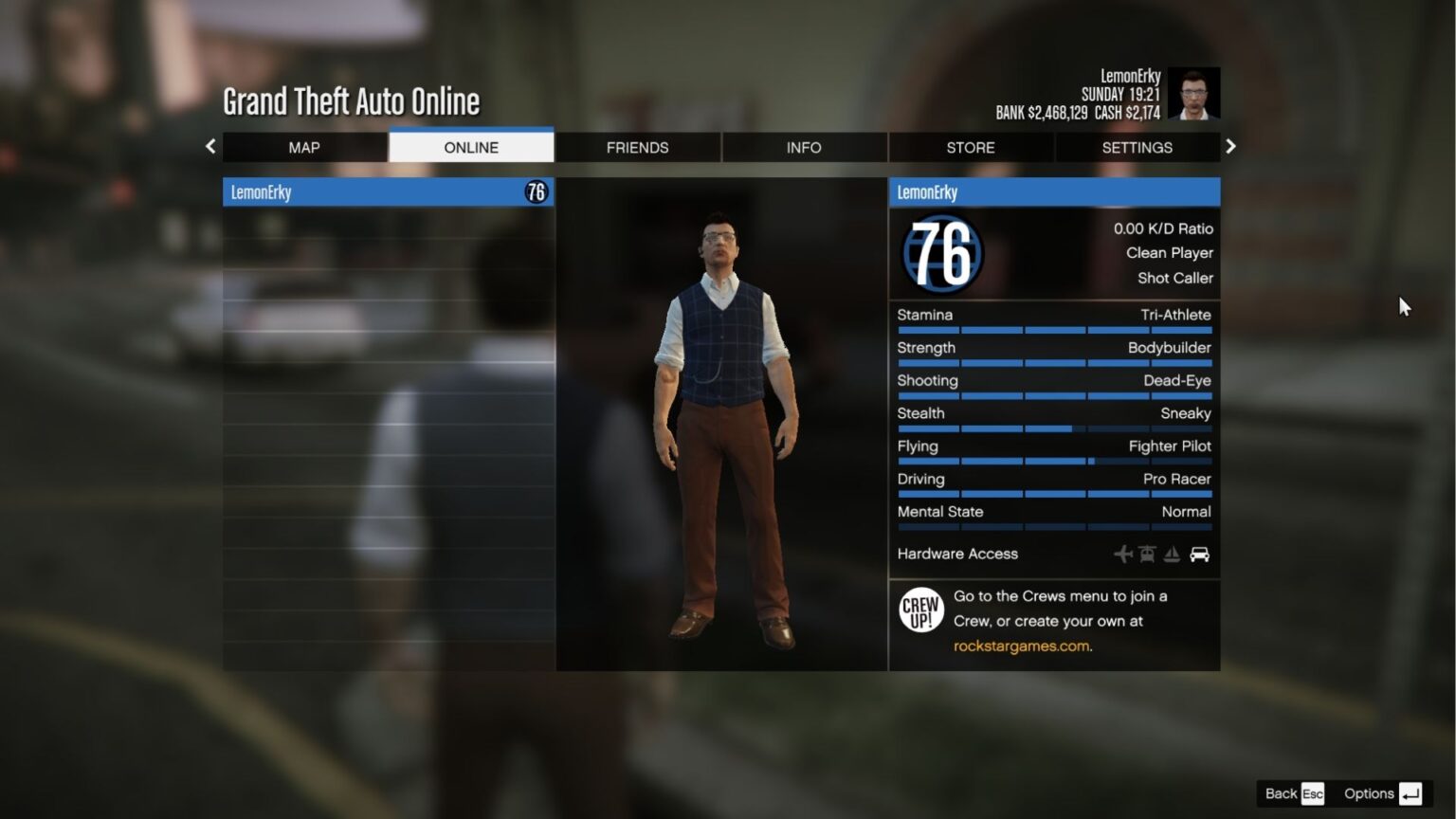Click the airplane hardware access icon
1456x819 pixels.
pyautogui.click(x=1123, y=554)
